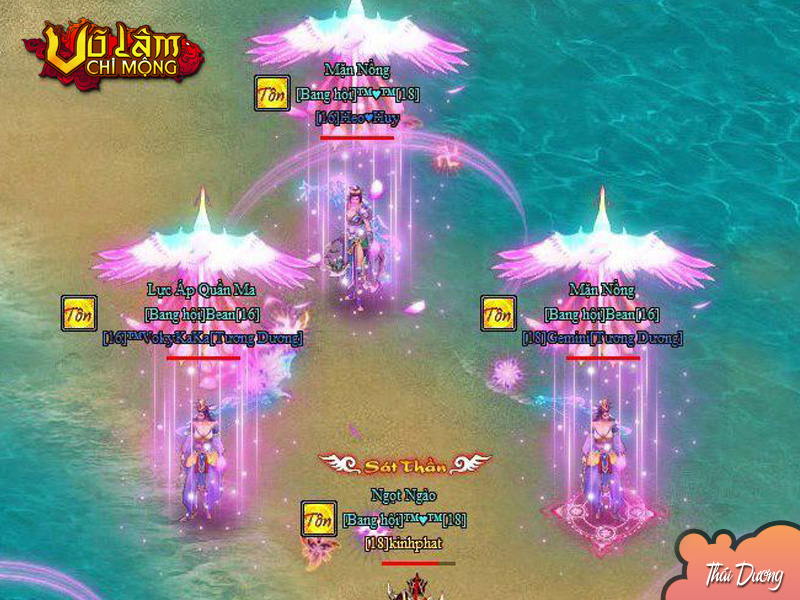Select the Gemini player nameplate
Image resolution: width=800 pixels, height=600 pixels.
pos(602,338)
